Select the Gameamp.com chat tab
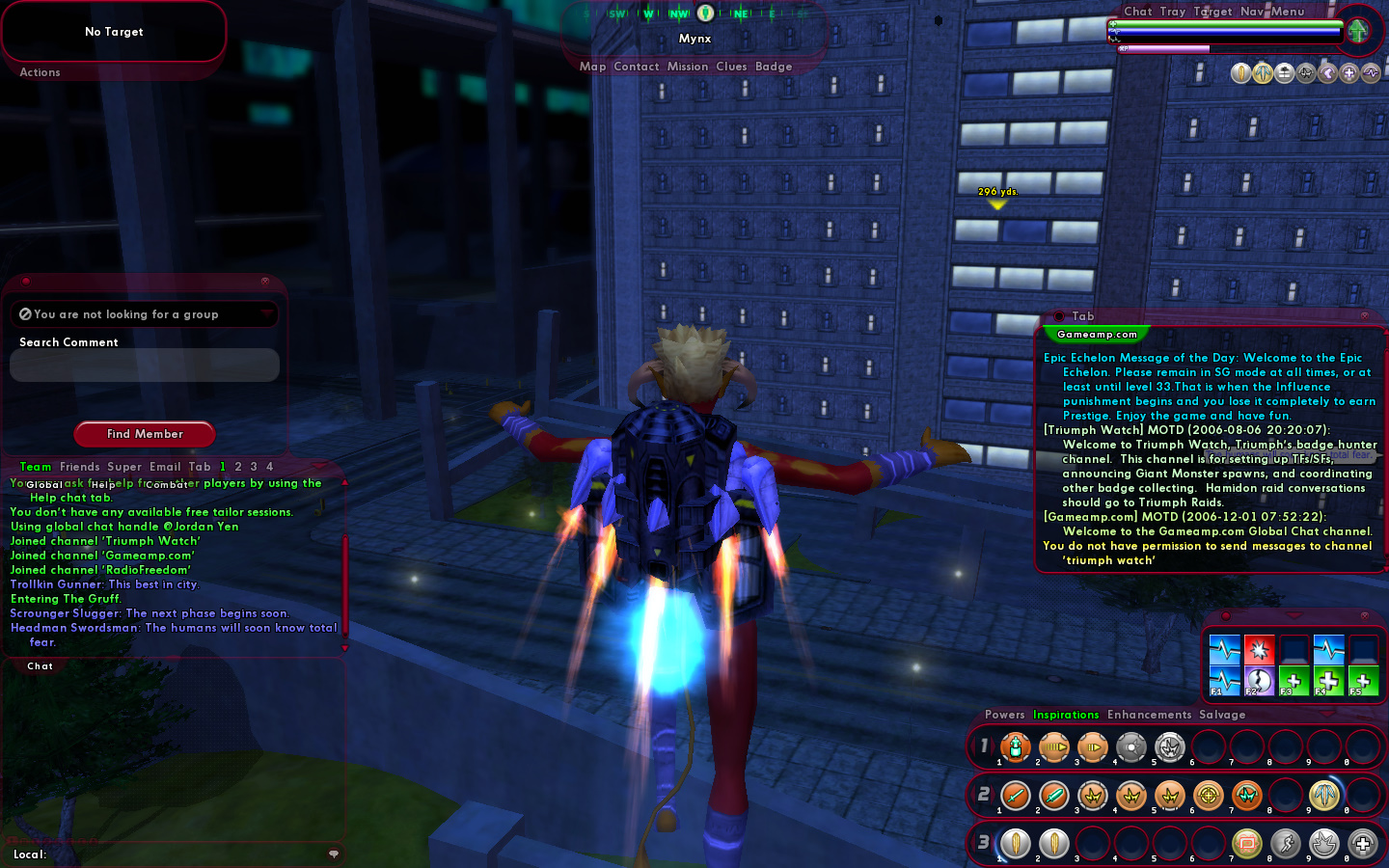The image size is (1389, 868). coord(1097,335)
